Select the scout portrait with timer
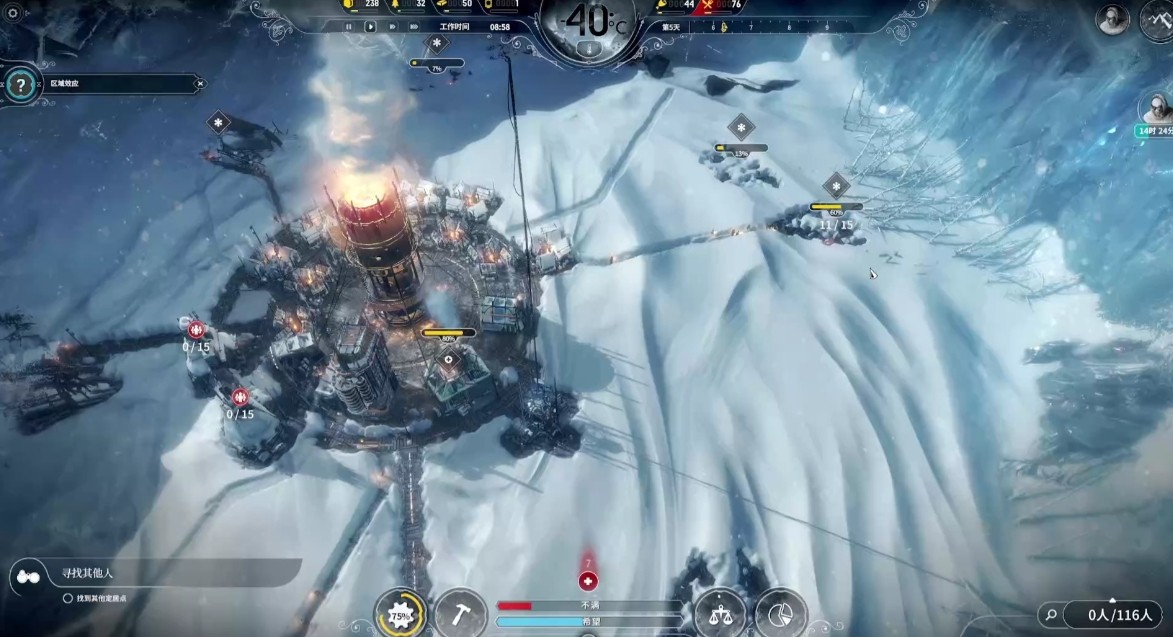 (1156, 107)
